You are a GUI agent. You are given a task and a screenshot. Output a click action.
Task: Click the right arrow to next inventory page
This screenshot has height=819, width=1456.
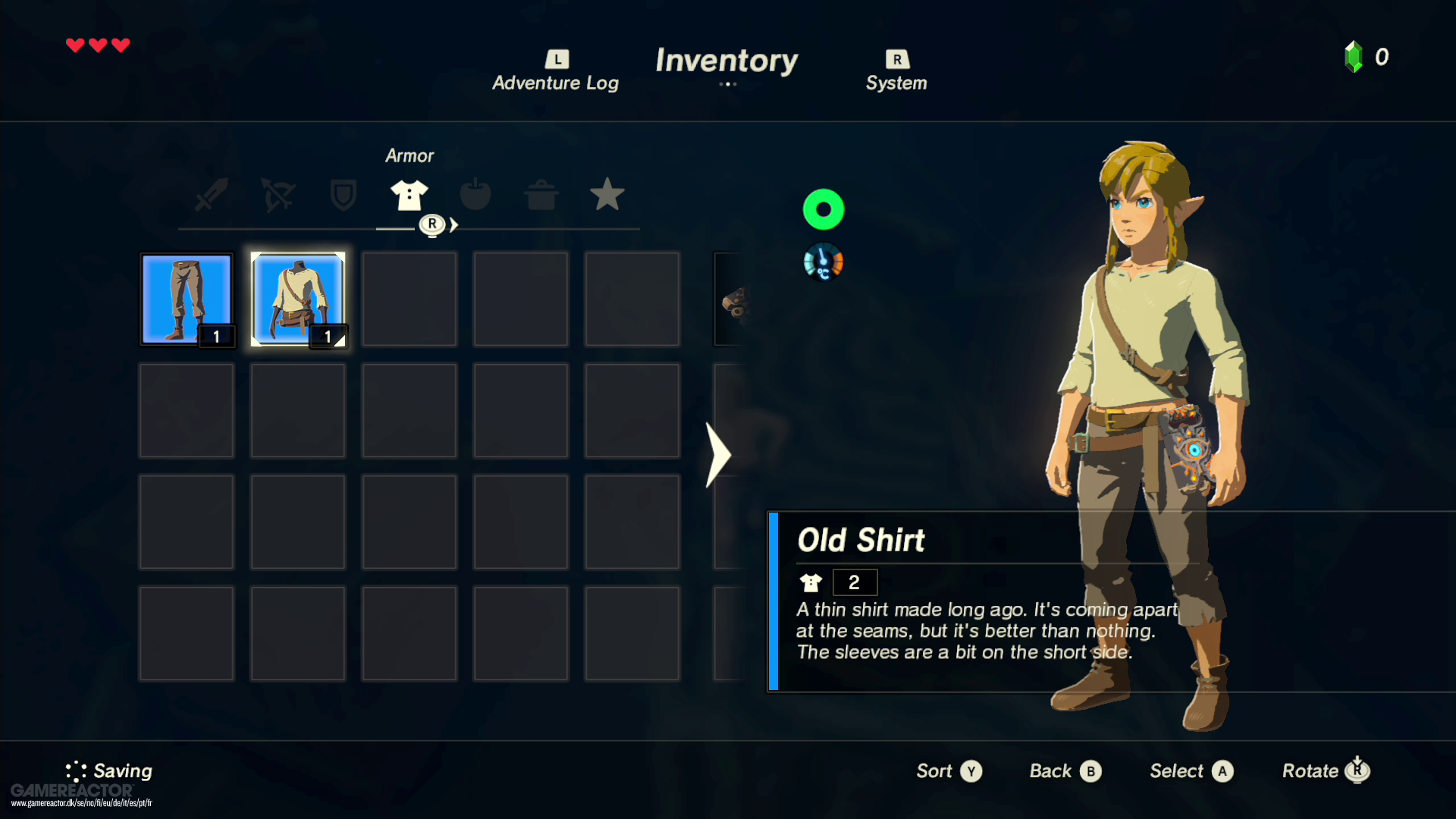[x=717, y=453]
